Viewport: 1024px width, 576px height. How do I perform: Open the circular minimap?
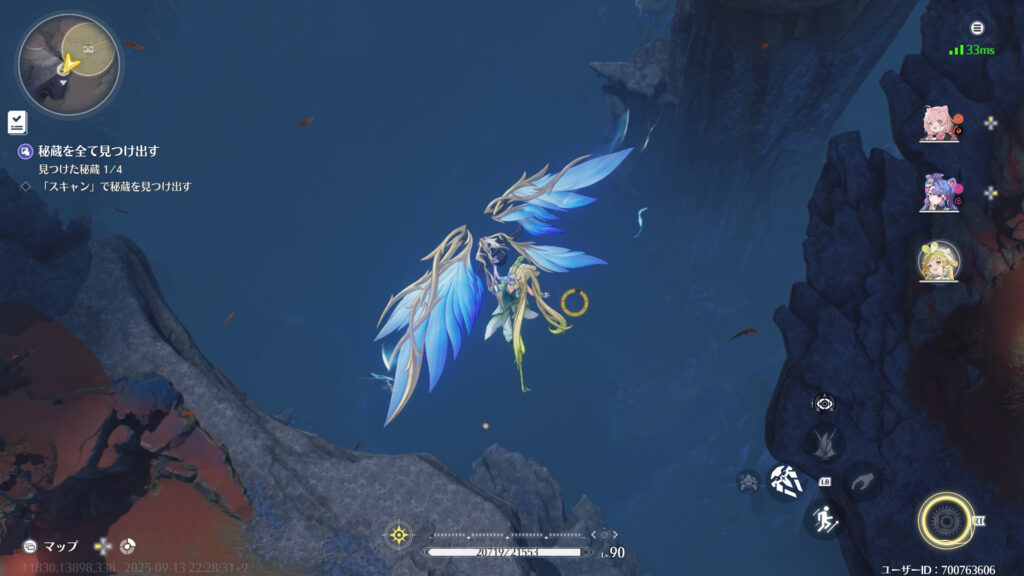coord(68,64)
